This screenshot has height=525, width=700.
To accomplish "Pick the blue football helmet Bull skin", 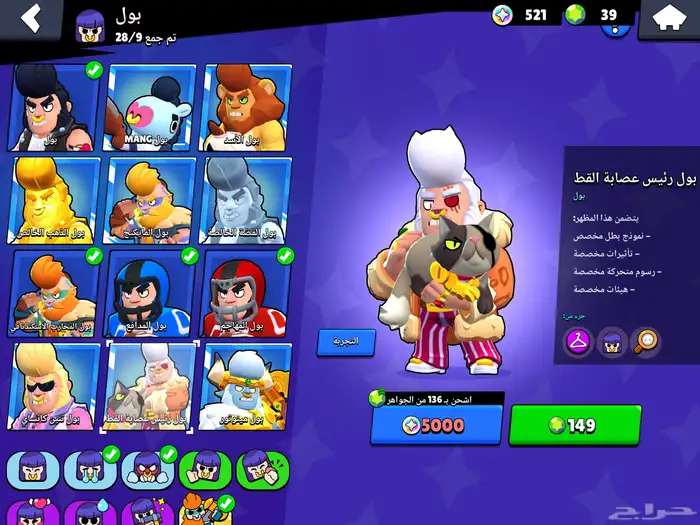I will click(x=151, y=293).
